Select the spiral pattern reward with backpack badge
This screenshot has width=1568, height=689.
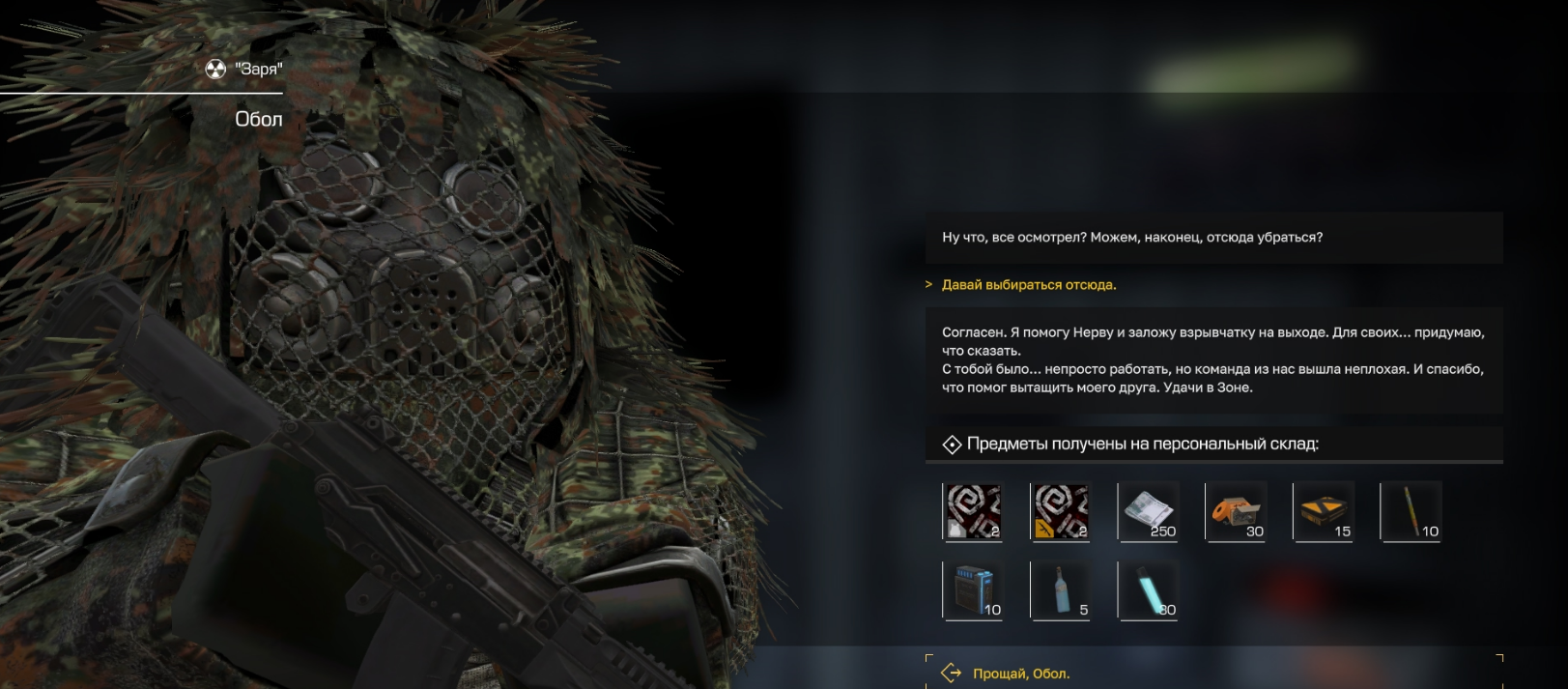[x=973, y=511]
